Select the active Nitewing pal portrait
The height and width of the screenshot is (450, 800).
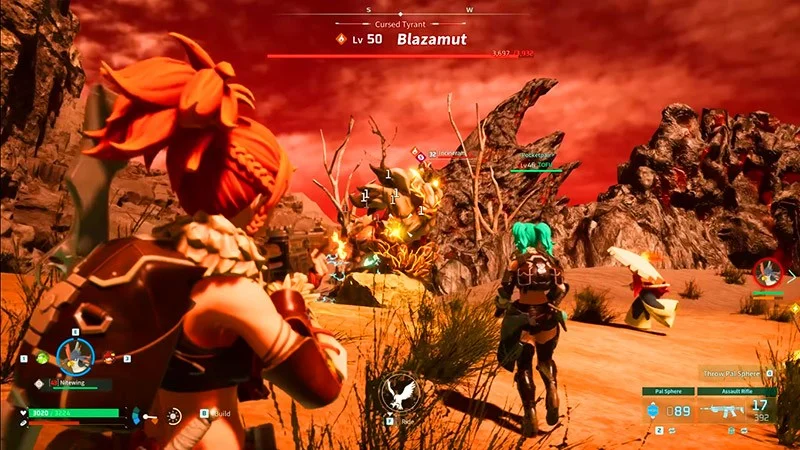[x=75, y=355]
